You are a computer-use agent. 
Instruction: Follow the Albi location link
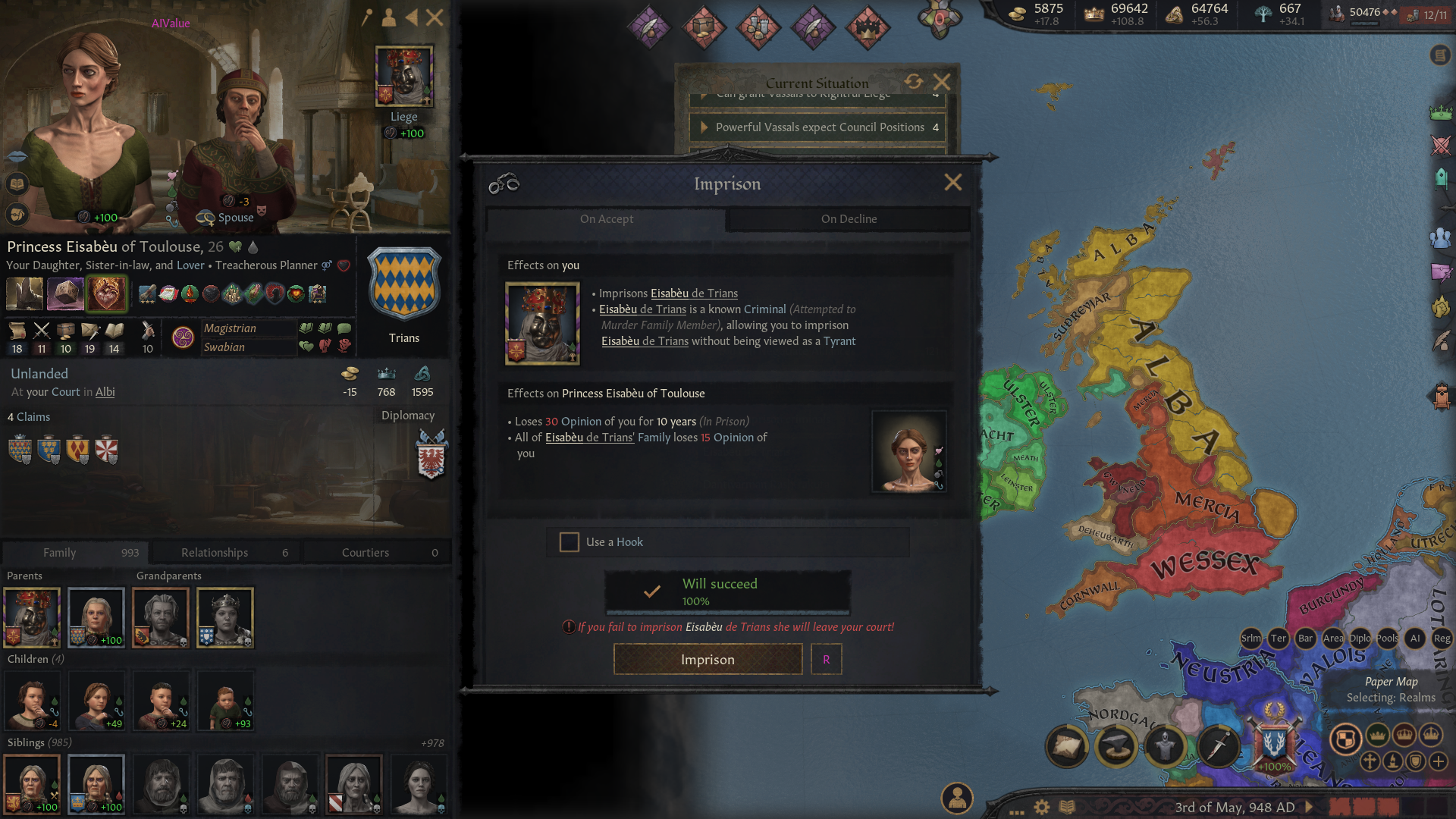point(105,392)
